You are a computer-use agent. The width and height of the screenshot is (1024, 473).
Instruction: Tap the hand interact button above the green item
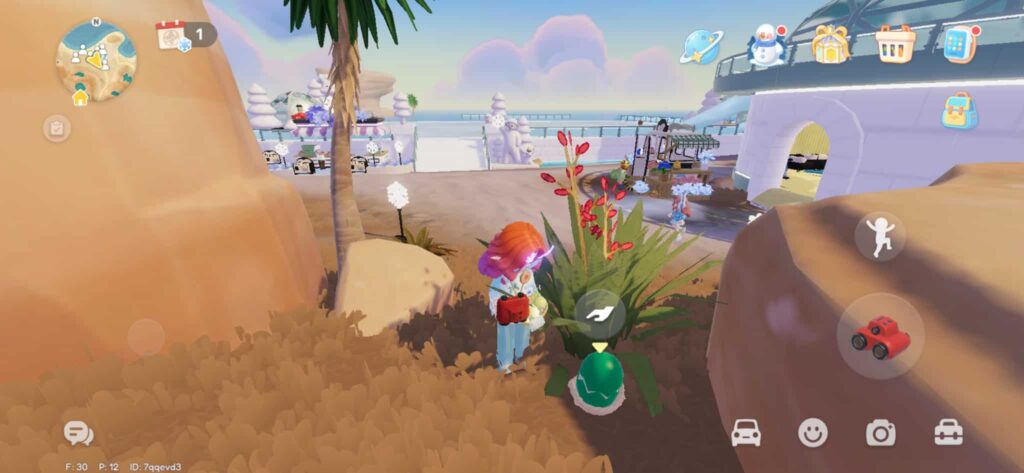600,315
